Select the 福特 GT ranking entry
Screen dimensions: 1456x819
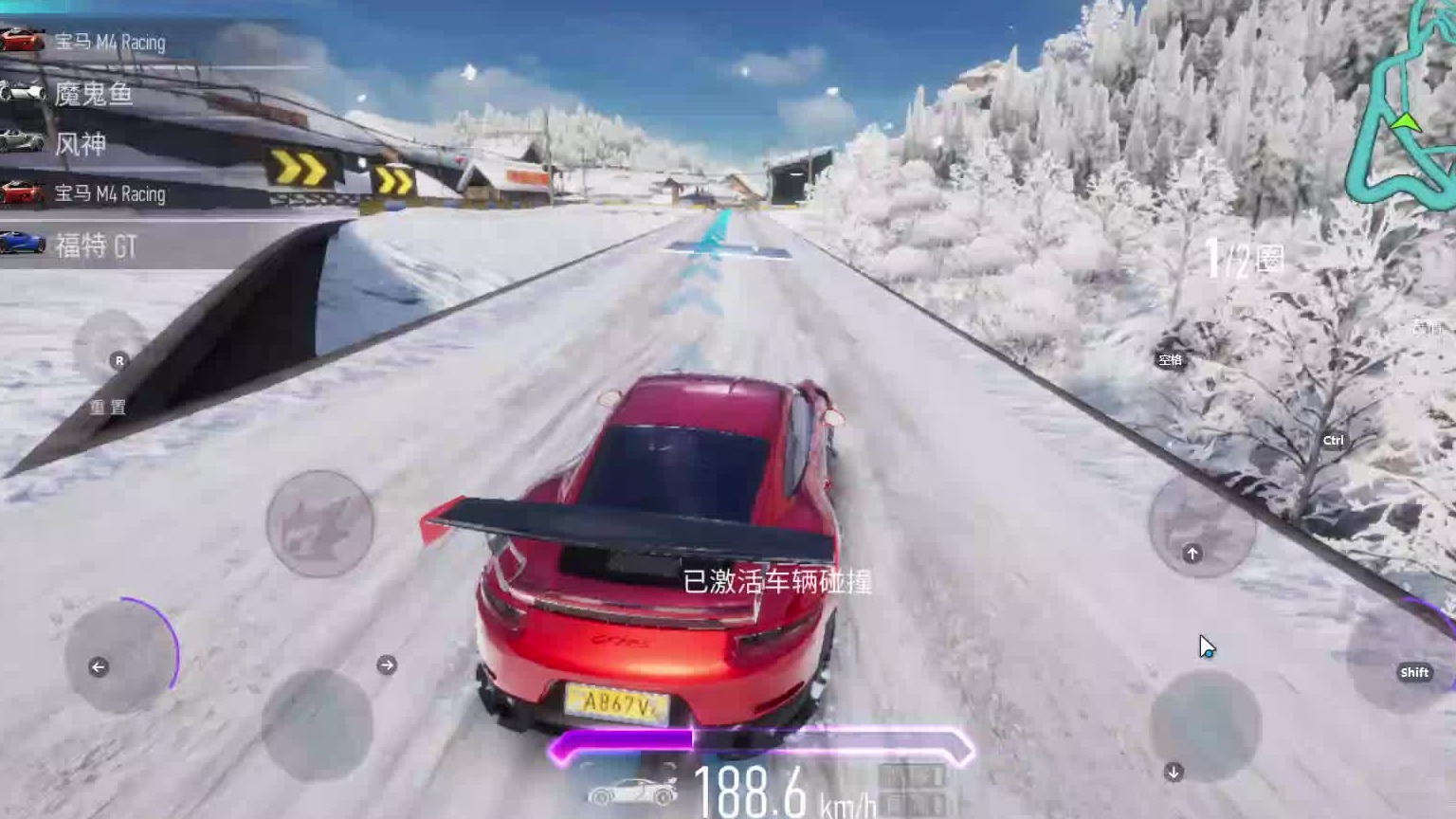tap(95, 246)
